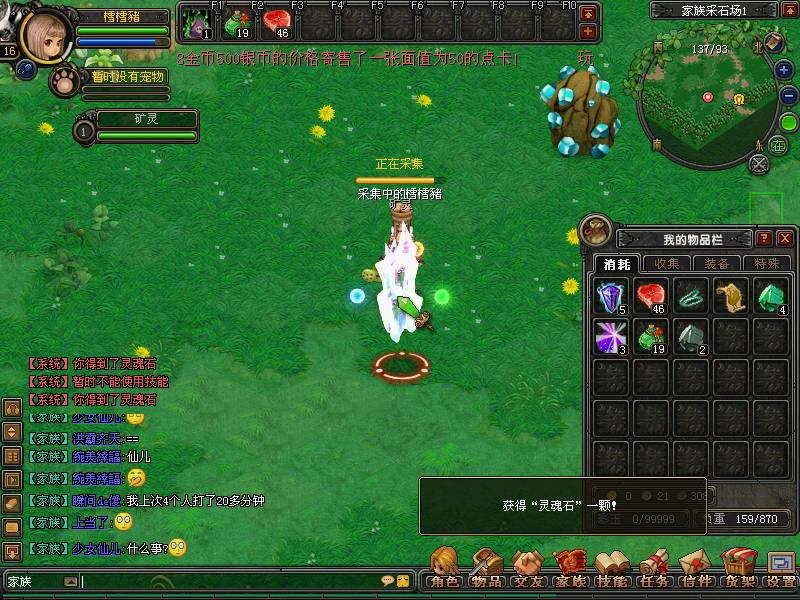
Task: Click the chat text input field
Action: (230, 581)
